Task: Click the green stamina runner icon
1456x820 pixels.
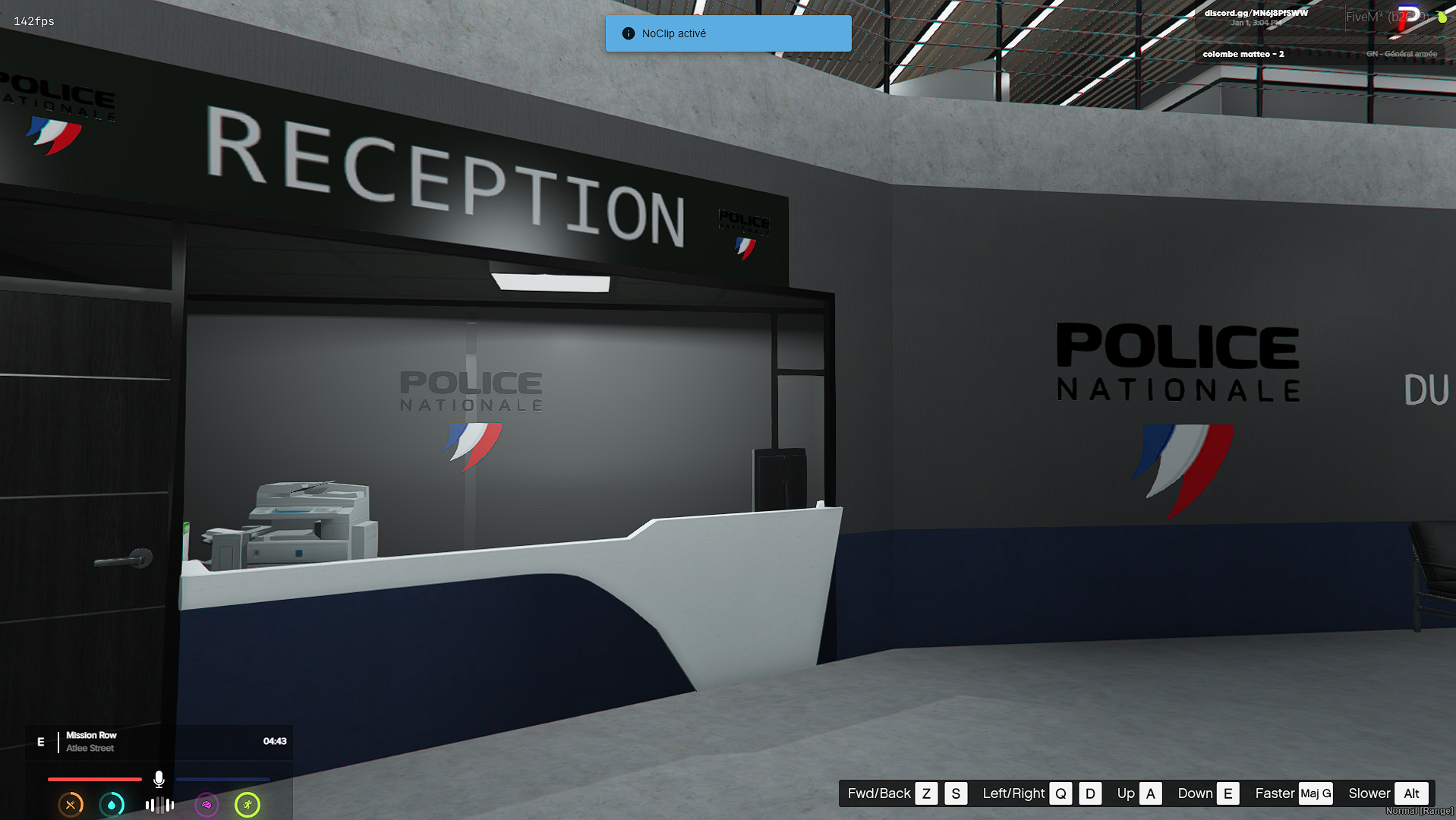Action: [247, 805]
